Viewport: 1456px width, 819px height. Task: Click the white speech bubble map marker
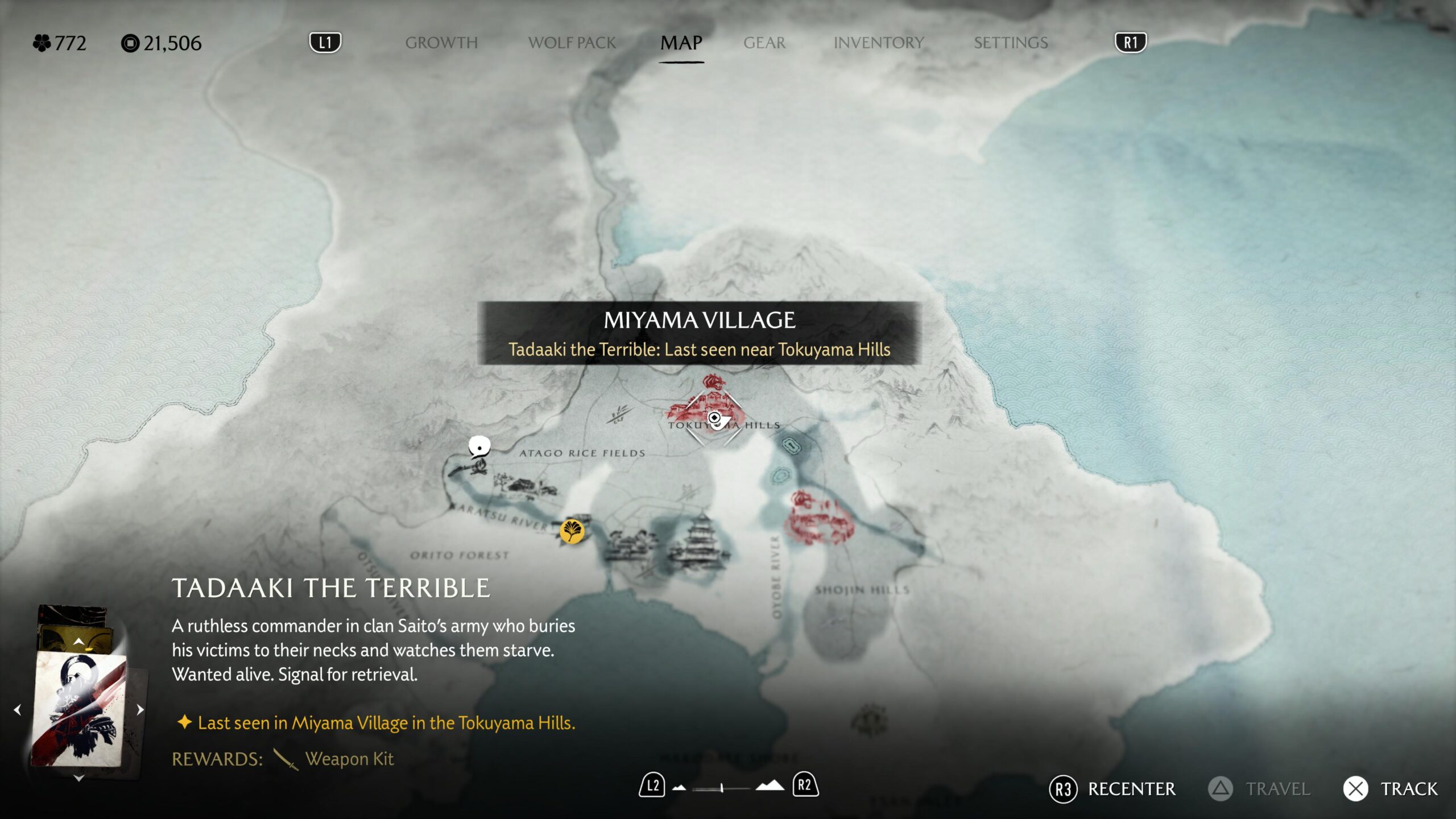pyautogui.click(x=479, y=447)
